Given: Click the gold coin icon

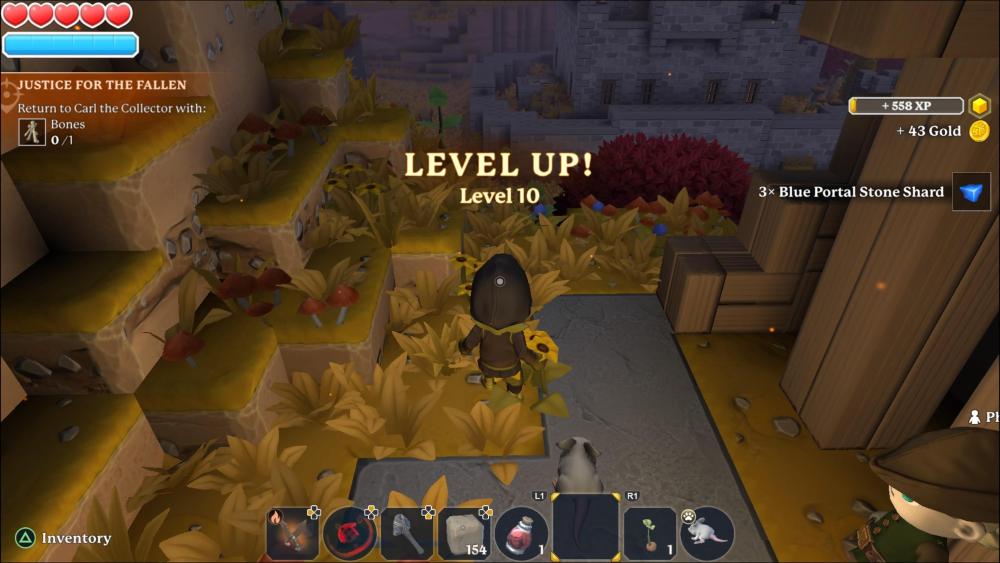Looking at the screenshot, I should pos(979,131).
